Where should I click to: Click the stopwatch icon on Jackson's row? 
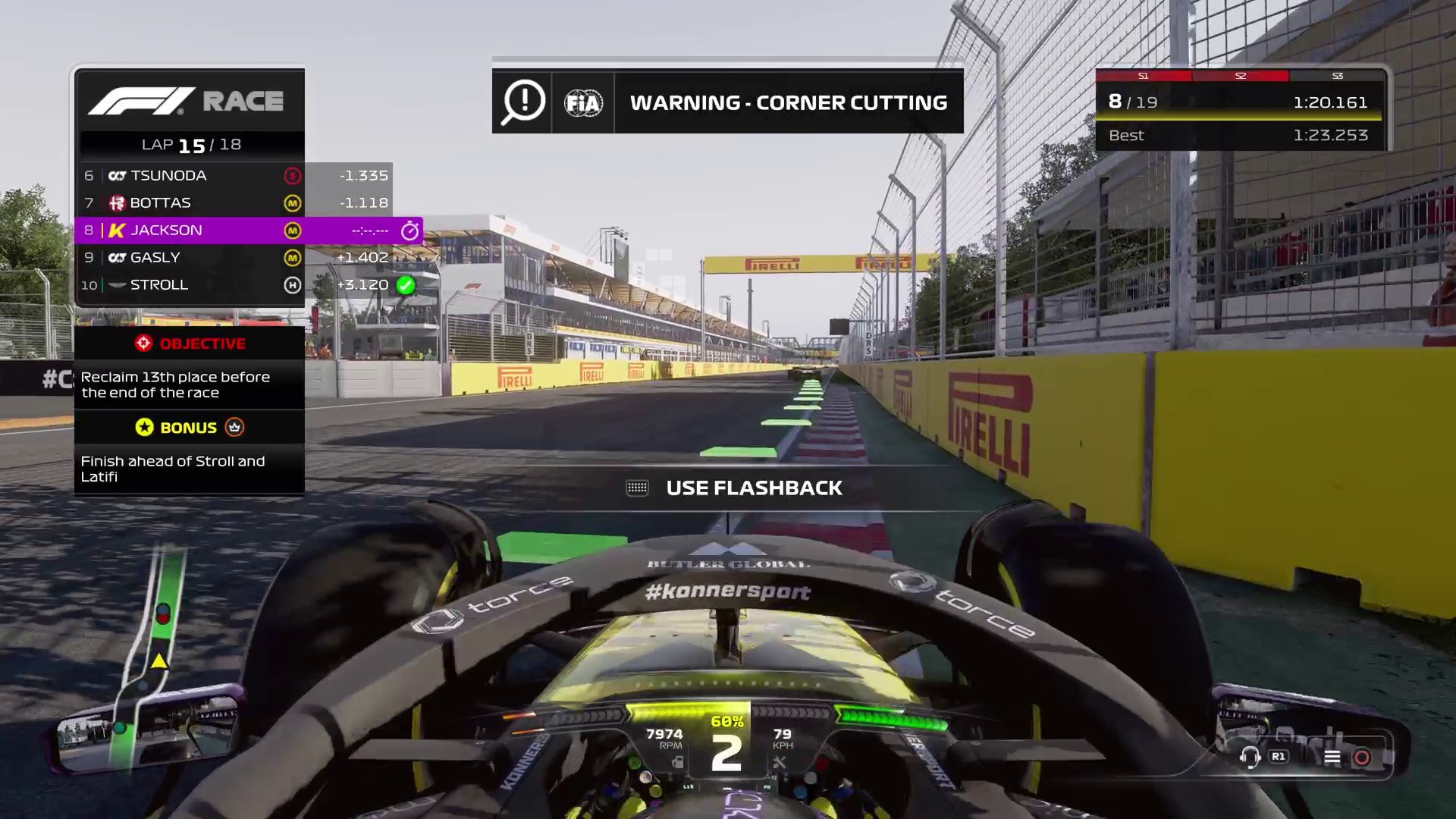409,231
